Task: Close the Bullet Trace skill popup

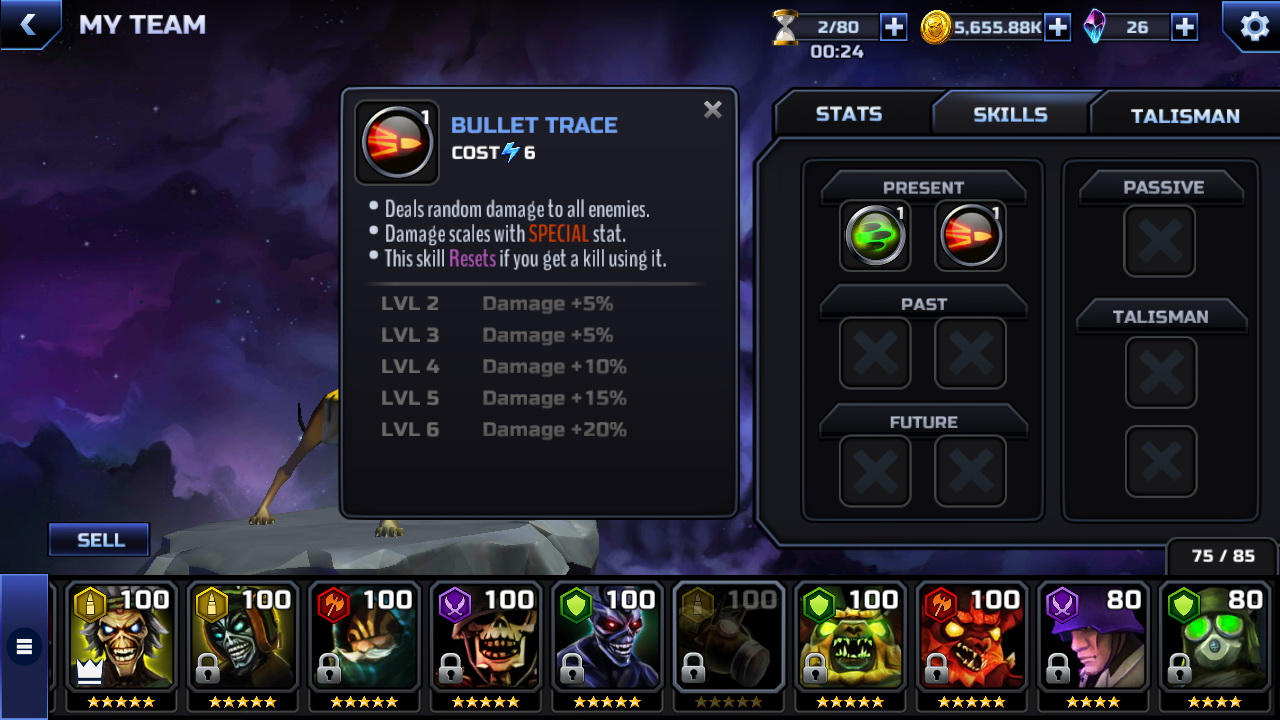Action: point(712,110)
